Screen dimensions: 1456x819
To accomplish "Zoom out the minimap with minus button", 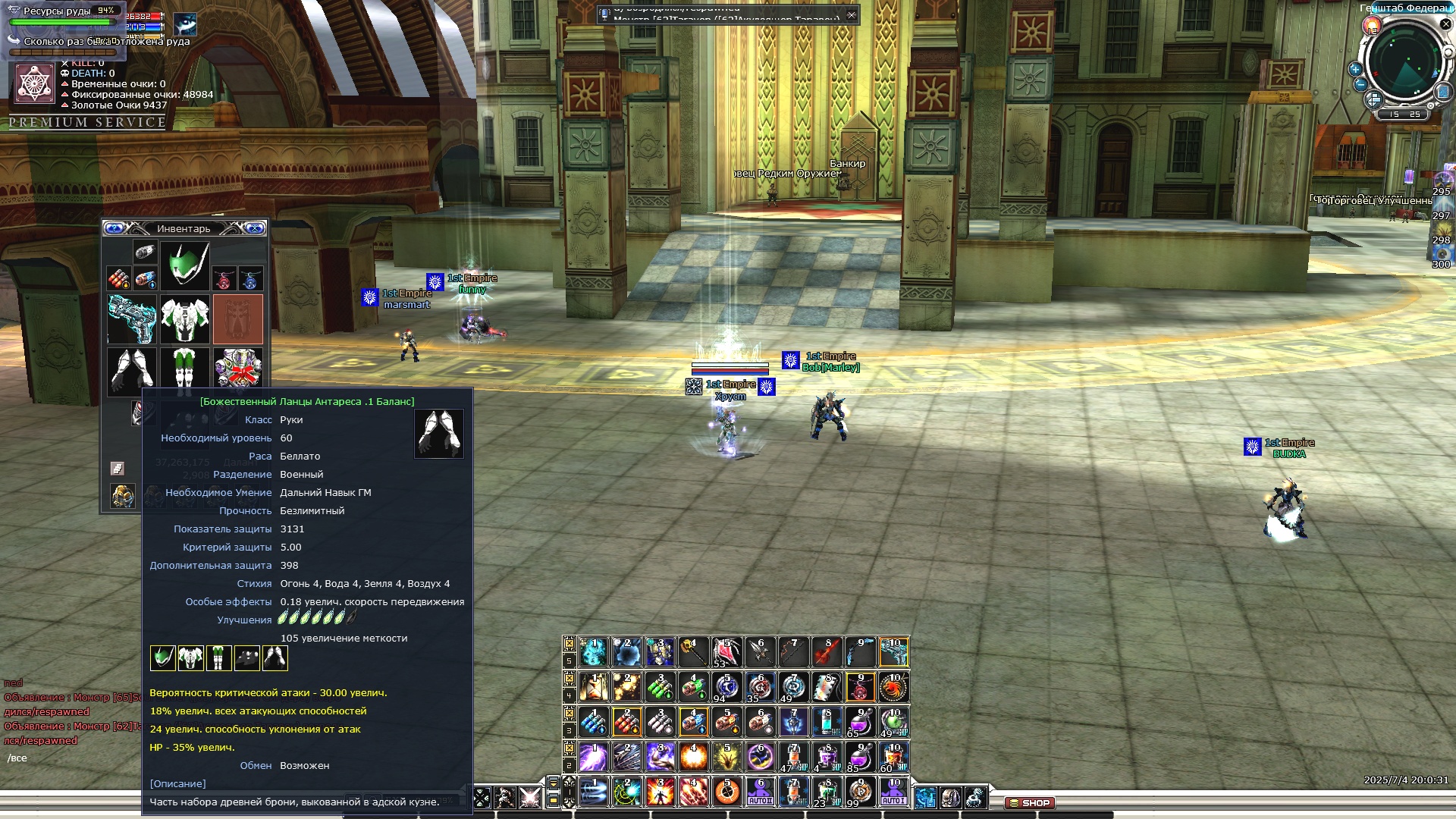I will [x=1360, y=84].
